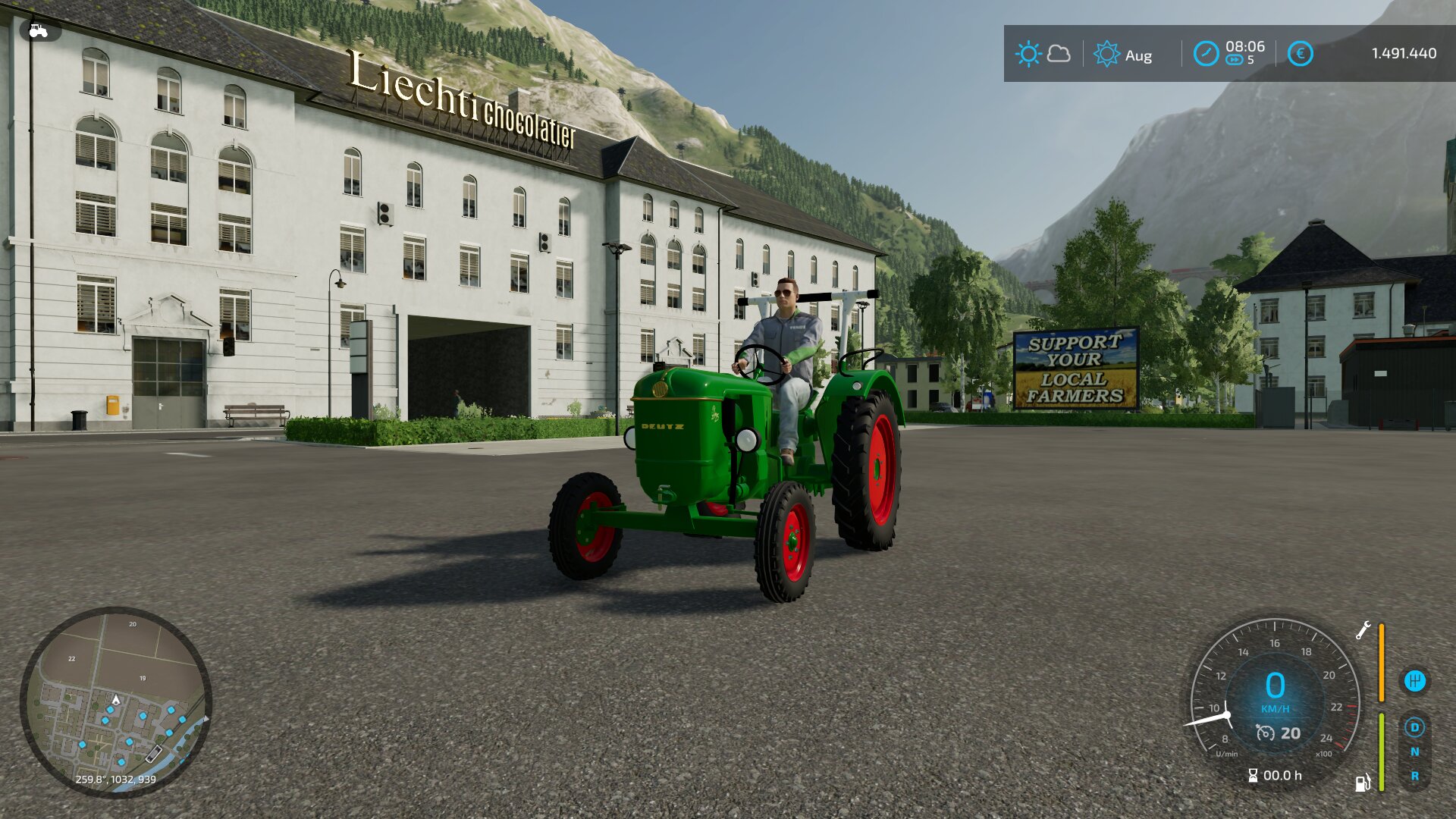Click the cloud forecast icon
This screenshot has height=819, width=1456.
pos(1059,54)
